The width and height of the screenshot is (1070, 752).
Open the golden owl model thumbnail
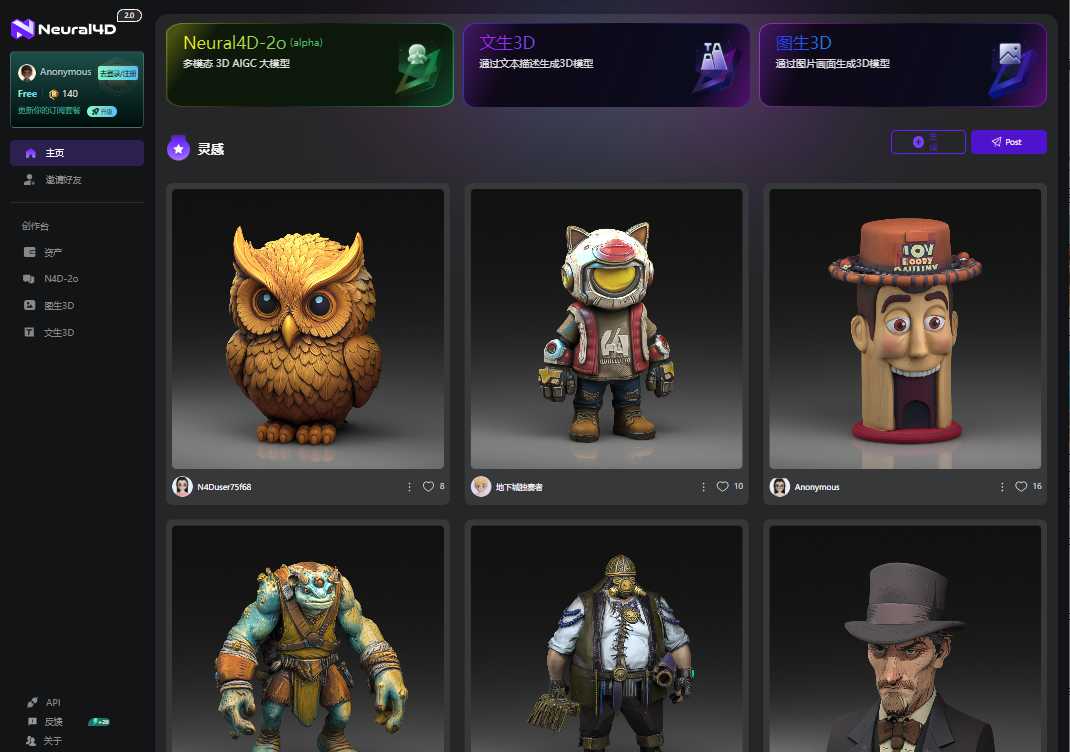[x=308, y=328]
